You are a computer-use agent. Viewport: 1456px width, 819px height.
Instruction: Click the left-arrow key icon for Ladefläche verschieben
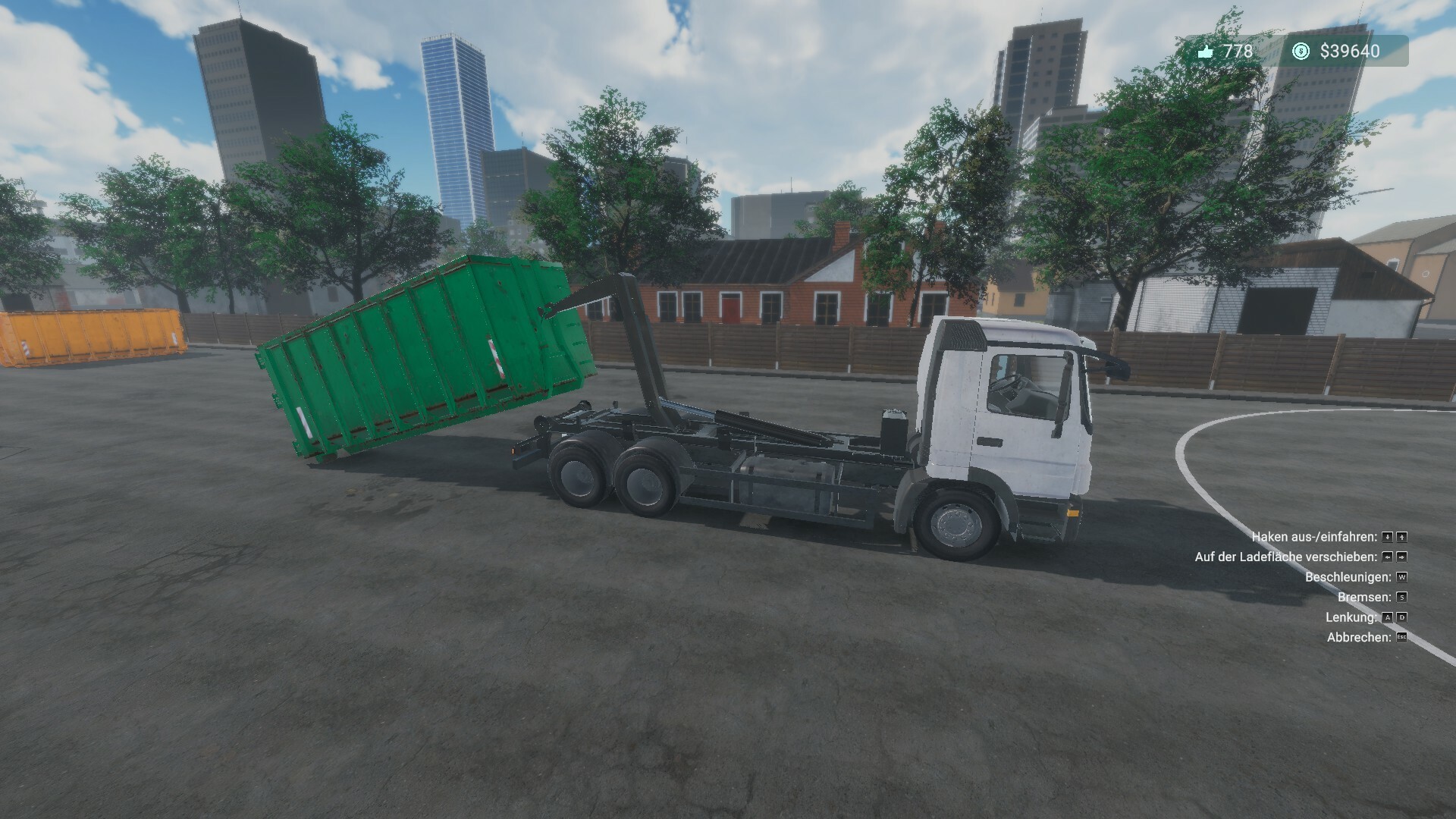coord(1387,557)
